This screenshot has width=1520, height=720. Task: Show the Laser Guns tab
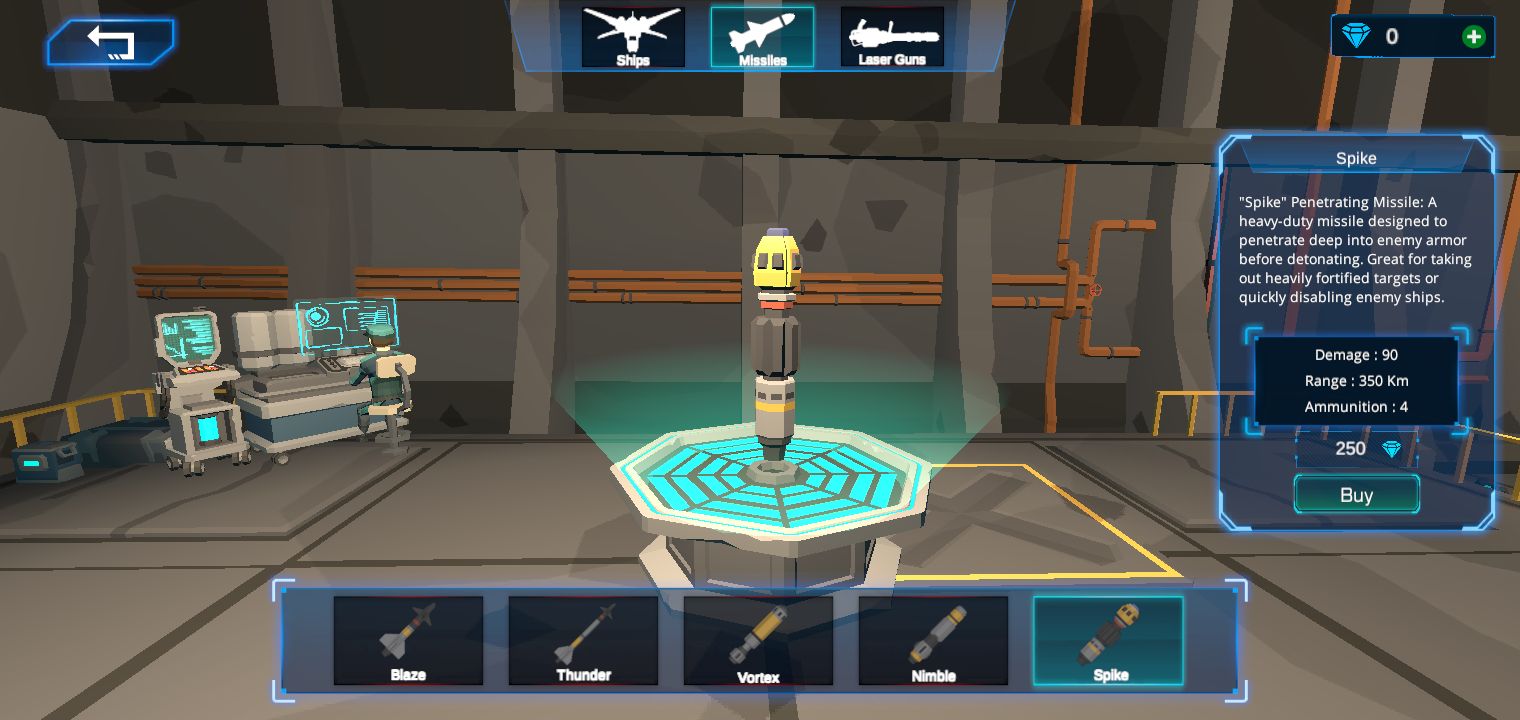[x=892, y=37]
